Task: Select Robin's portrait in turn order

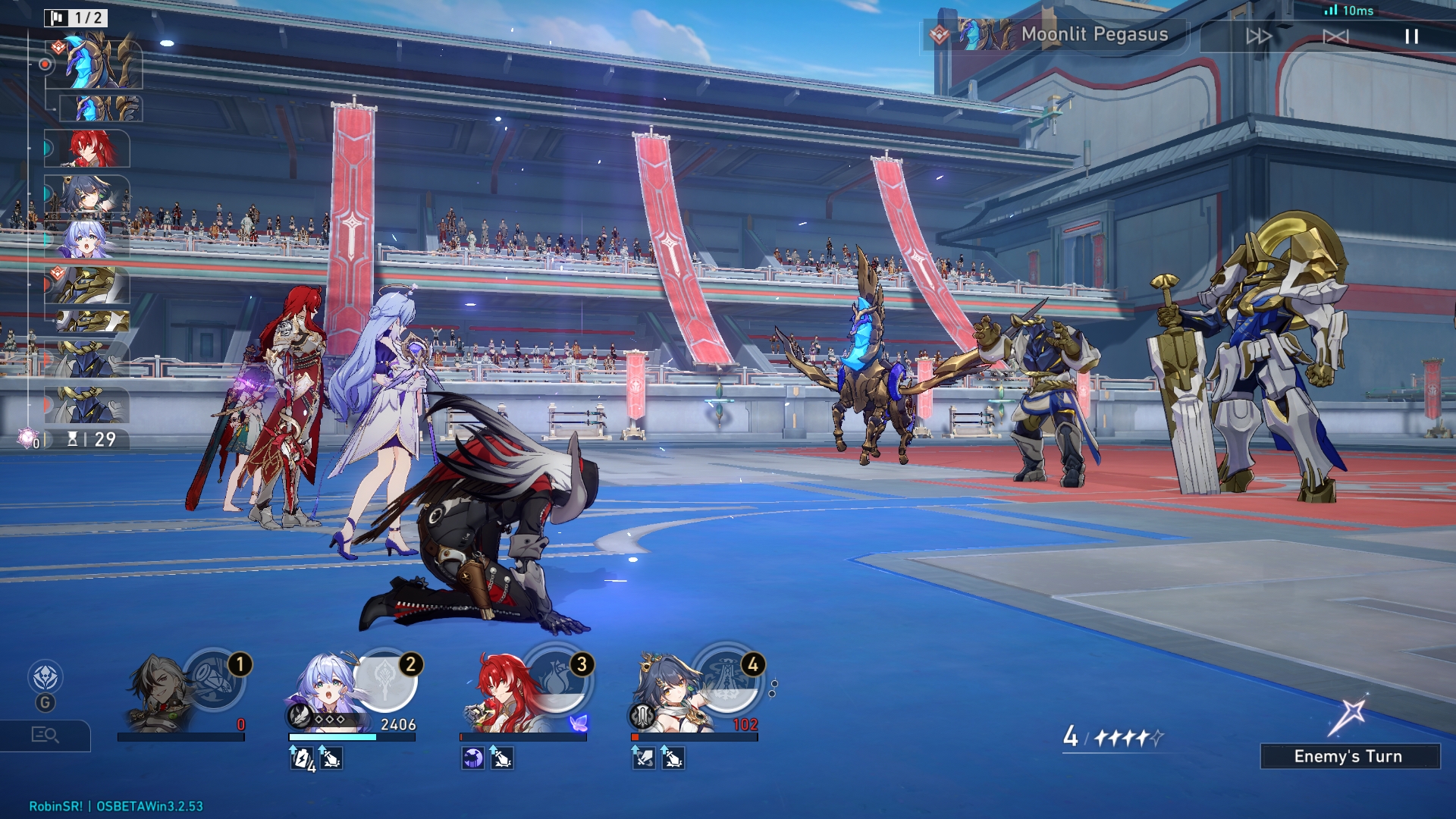Action: point(88,240)
